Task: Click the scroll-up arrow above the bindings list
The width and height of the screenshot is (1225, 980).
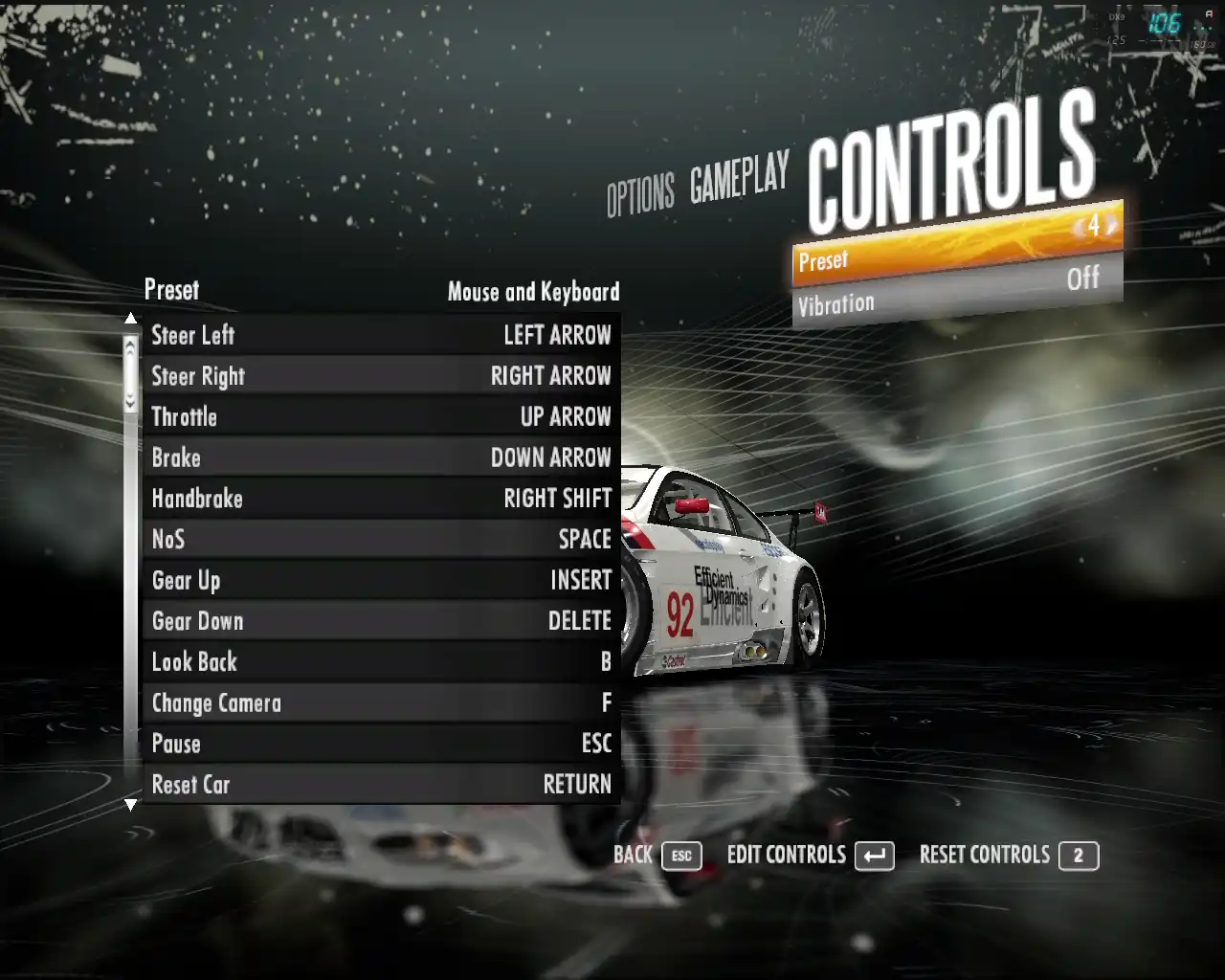Action: (131, 318)
